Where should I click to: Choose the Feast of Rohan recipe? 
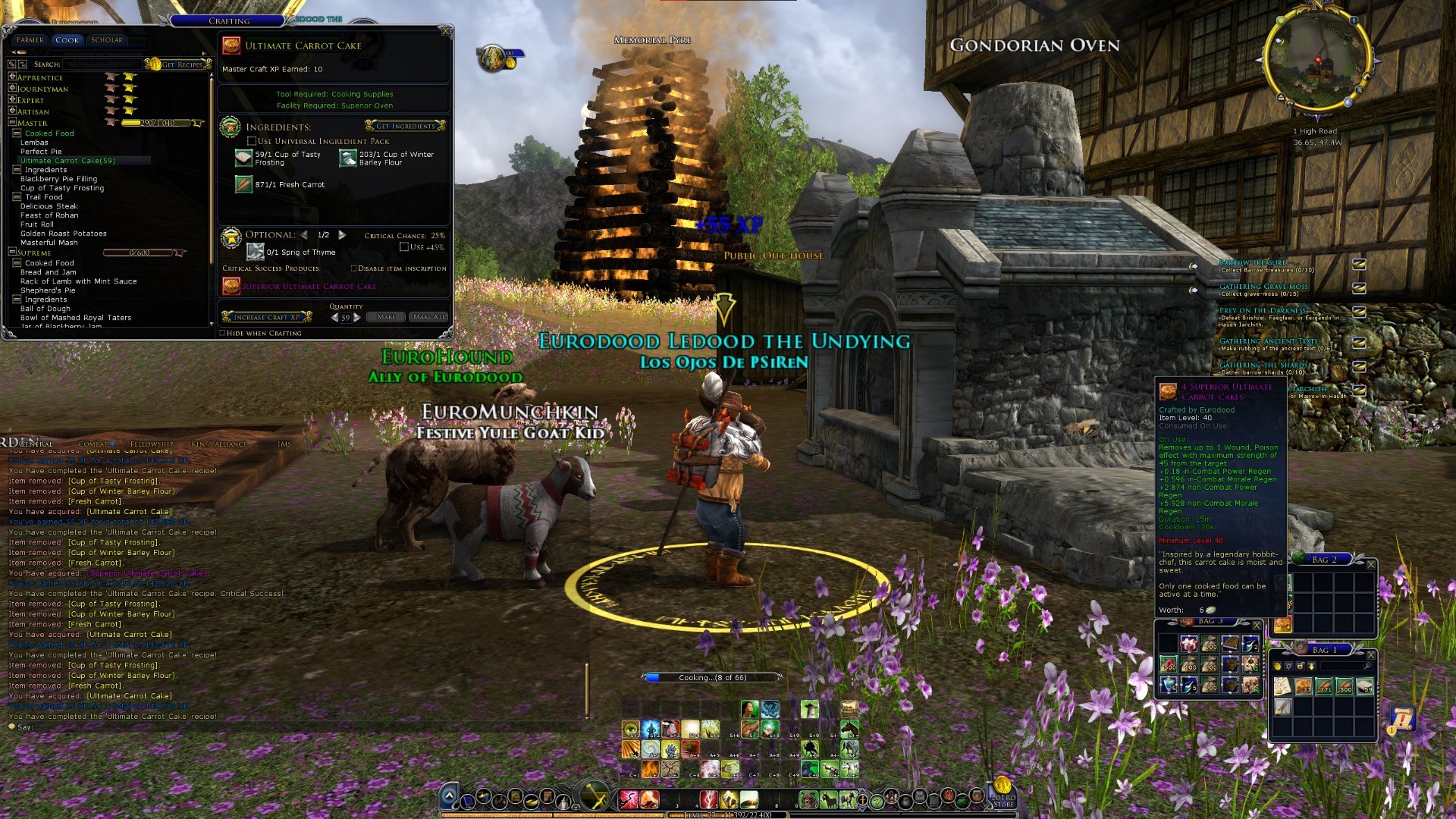click(x=49, y=215)
